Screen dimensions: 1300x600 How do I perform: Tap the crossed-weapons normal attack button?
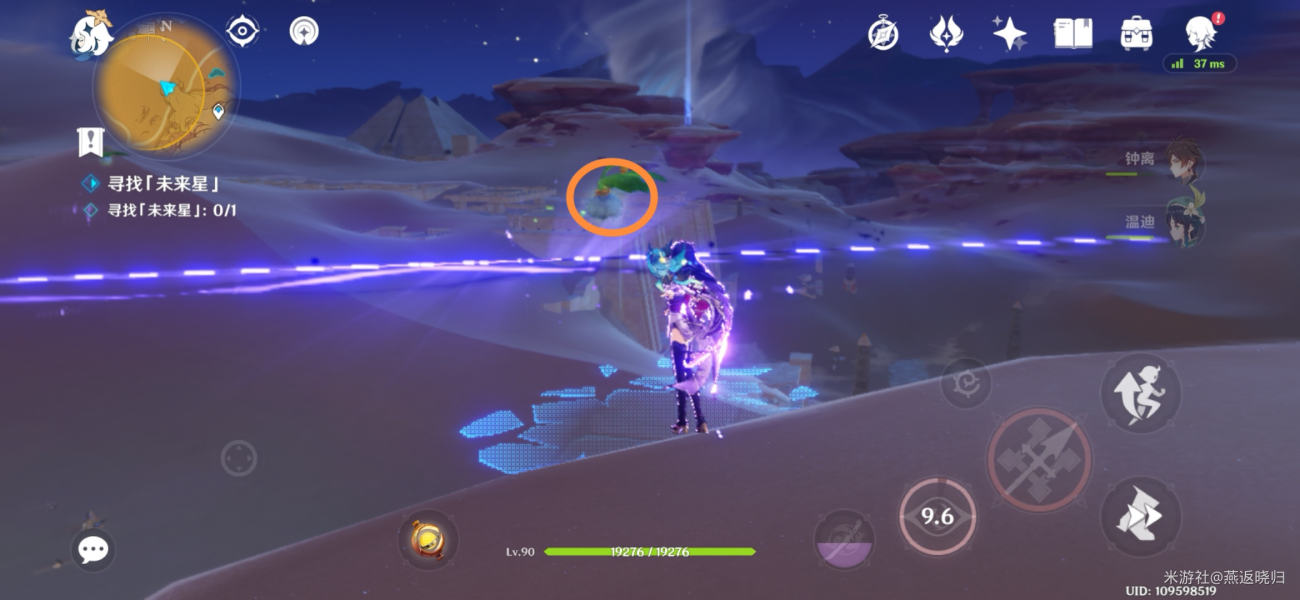[1039, 460]
